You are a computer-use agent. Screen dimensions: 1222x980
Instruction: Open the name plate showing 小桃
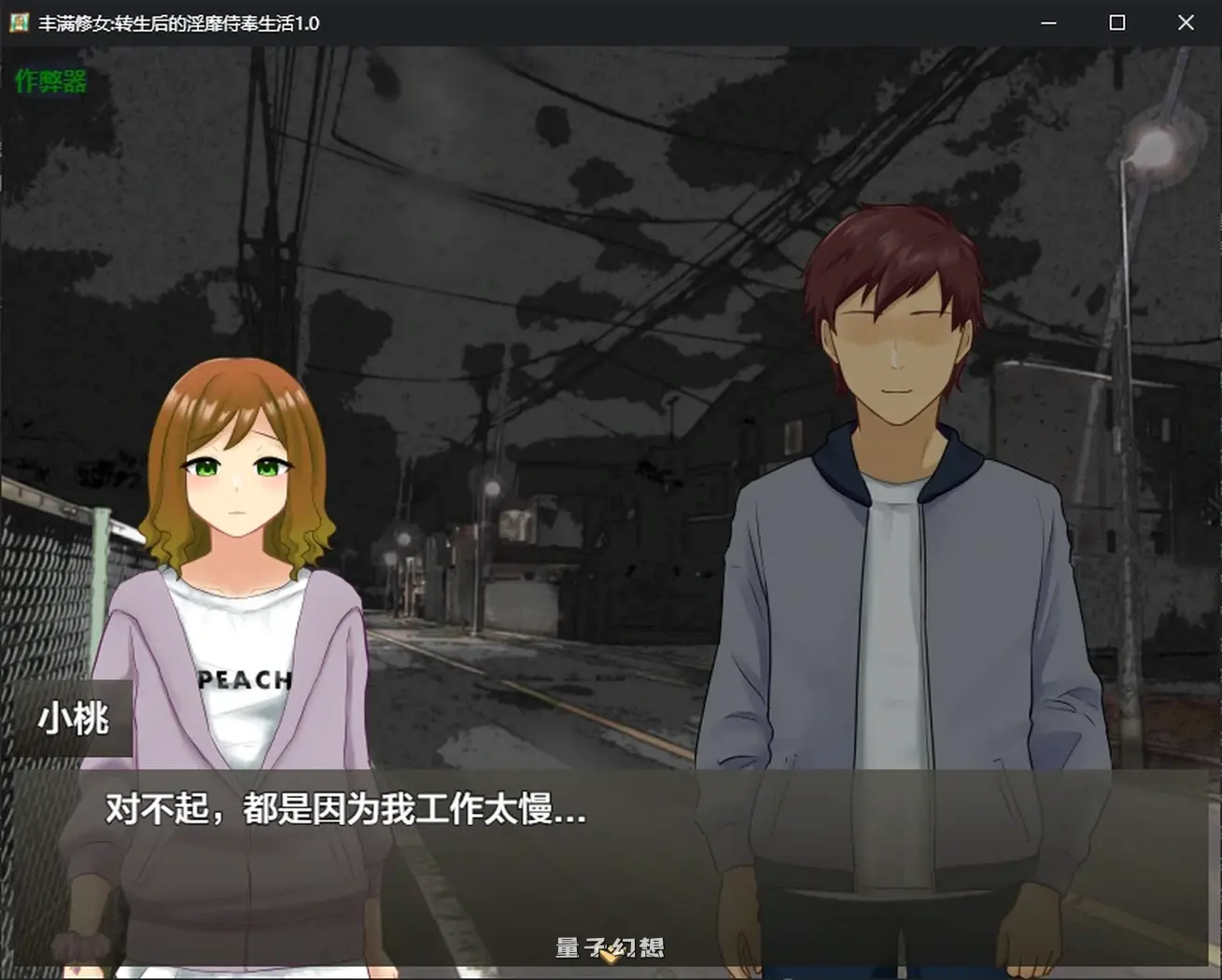click(x=73, y=719)
